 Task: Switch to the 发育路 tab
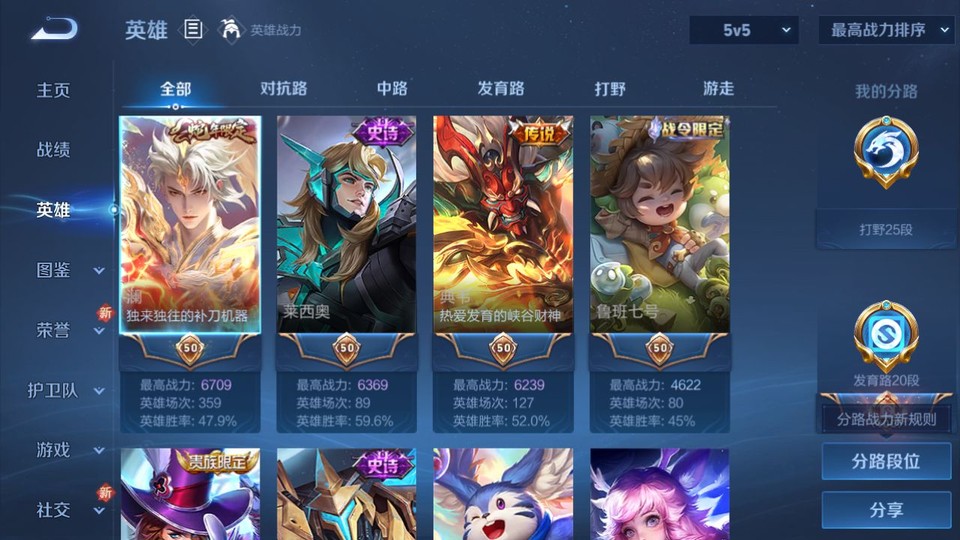501,89
